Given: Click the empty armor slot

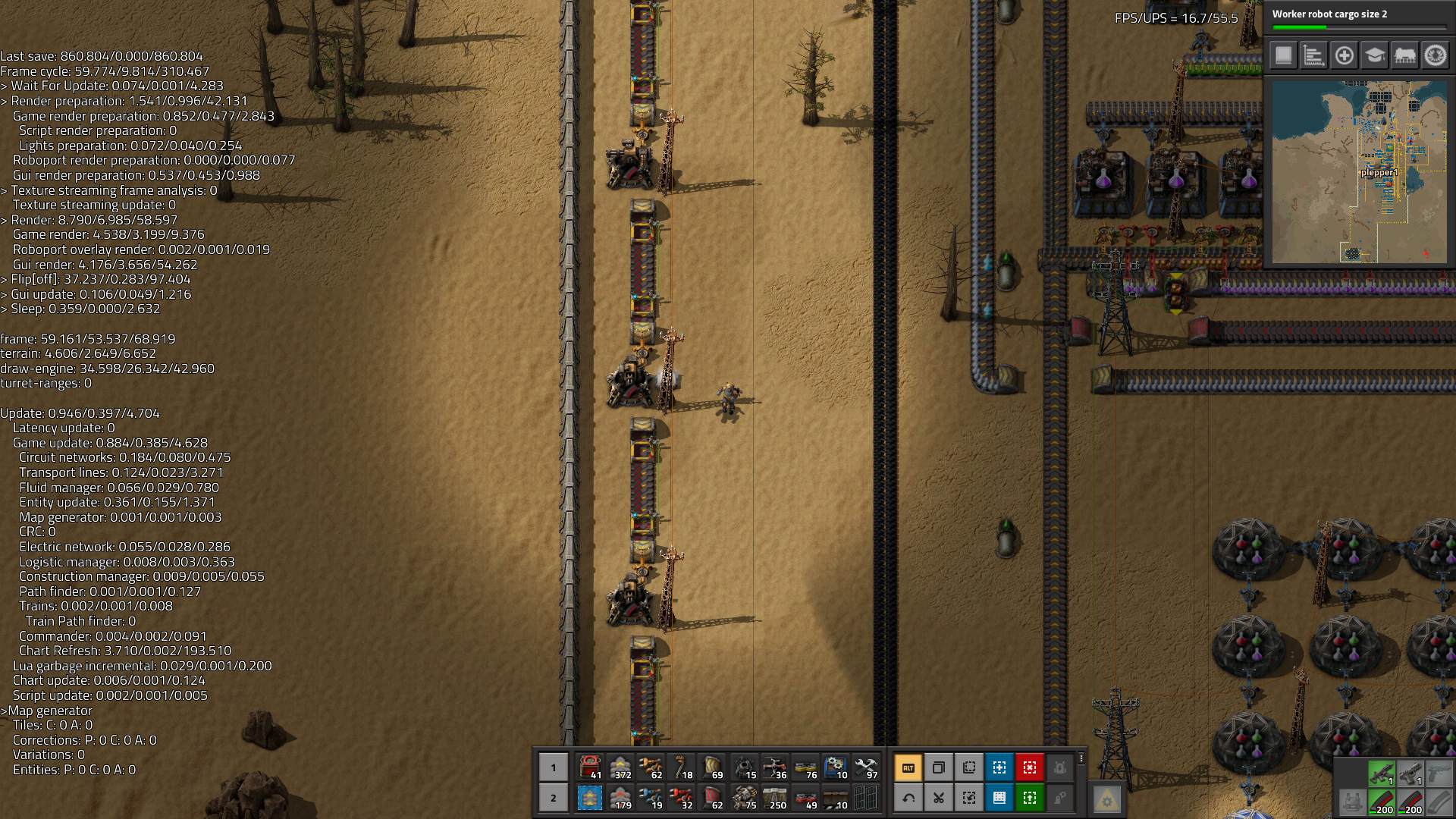Looking at the screenshot, I should [1351, 802].
